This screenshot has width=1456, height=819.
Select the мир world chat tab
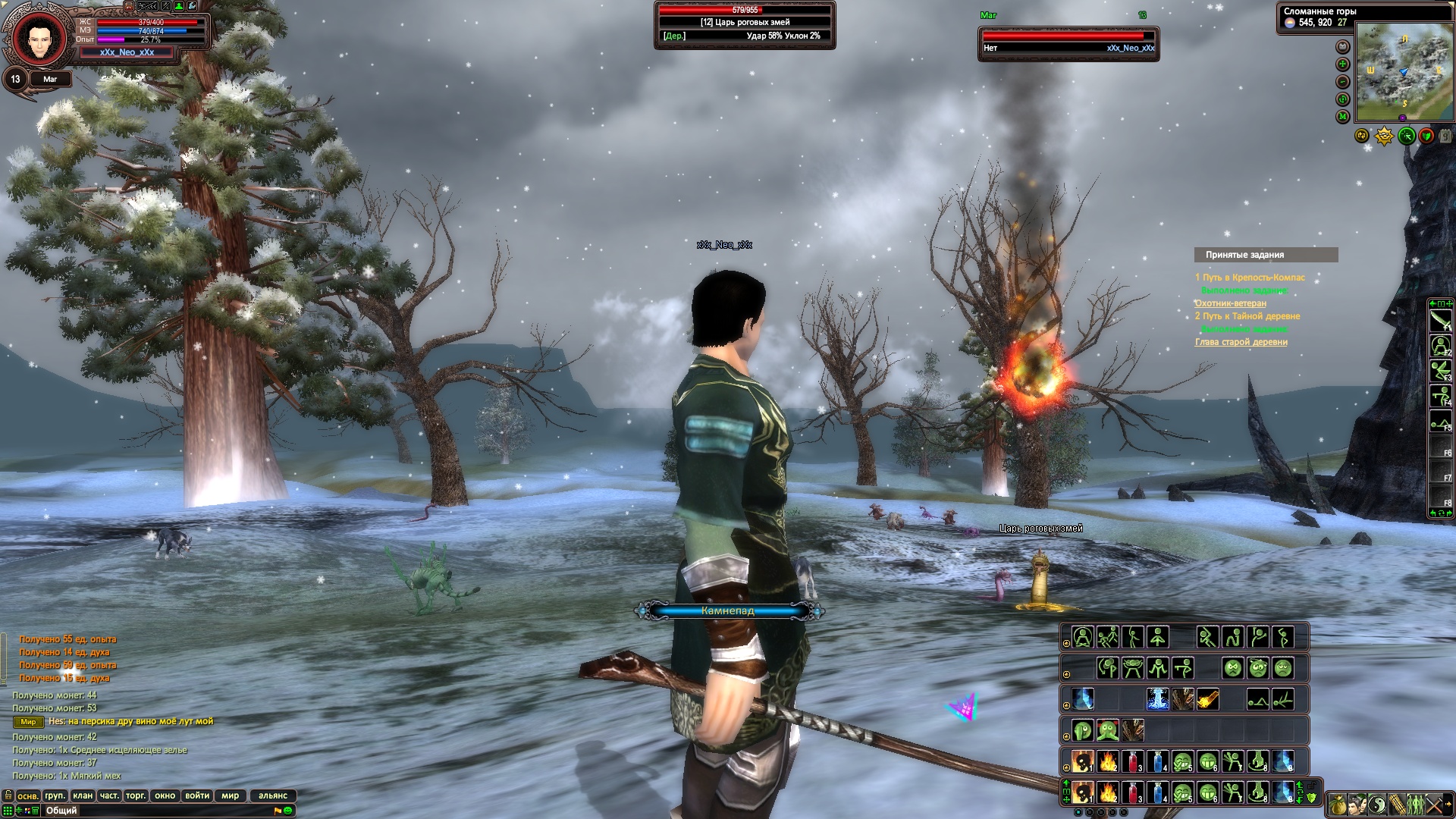(230, 795)
